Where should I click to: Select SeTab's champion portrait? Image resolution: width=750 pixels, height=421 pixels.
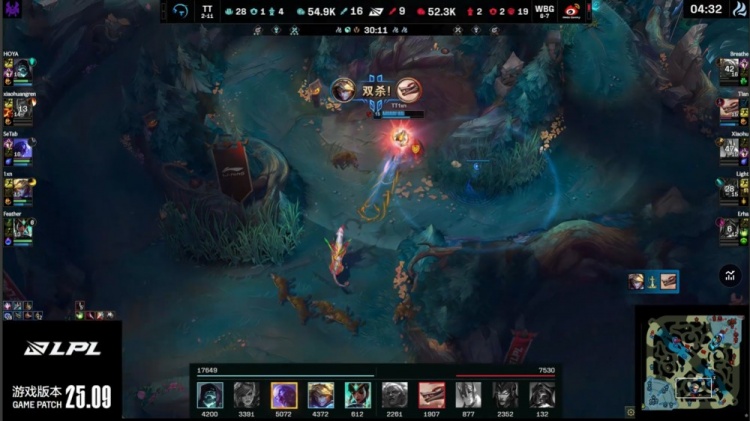[x=22, y=149]
